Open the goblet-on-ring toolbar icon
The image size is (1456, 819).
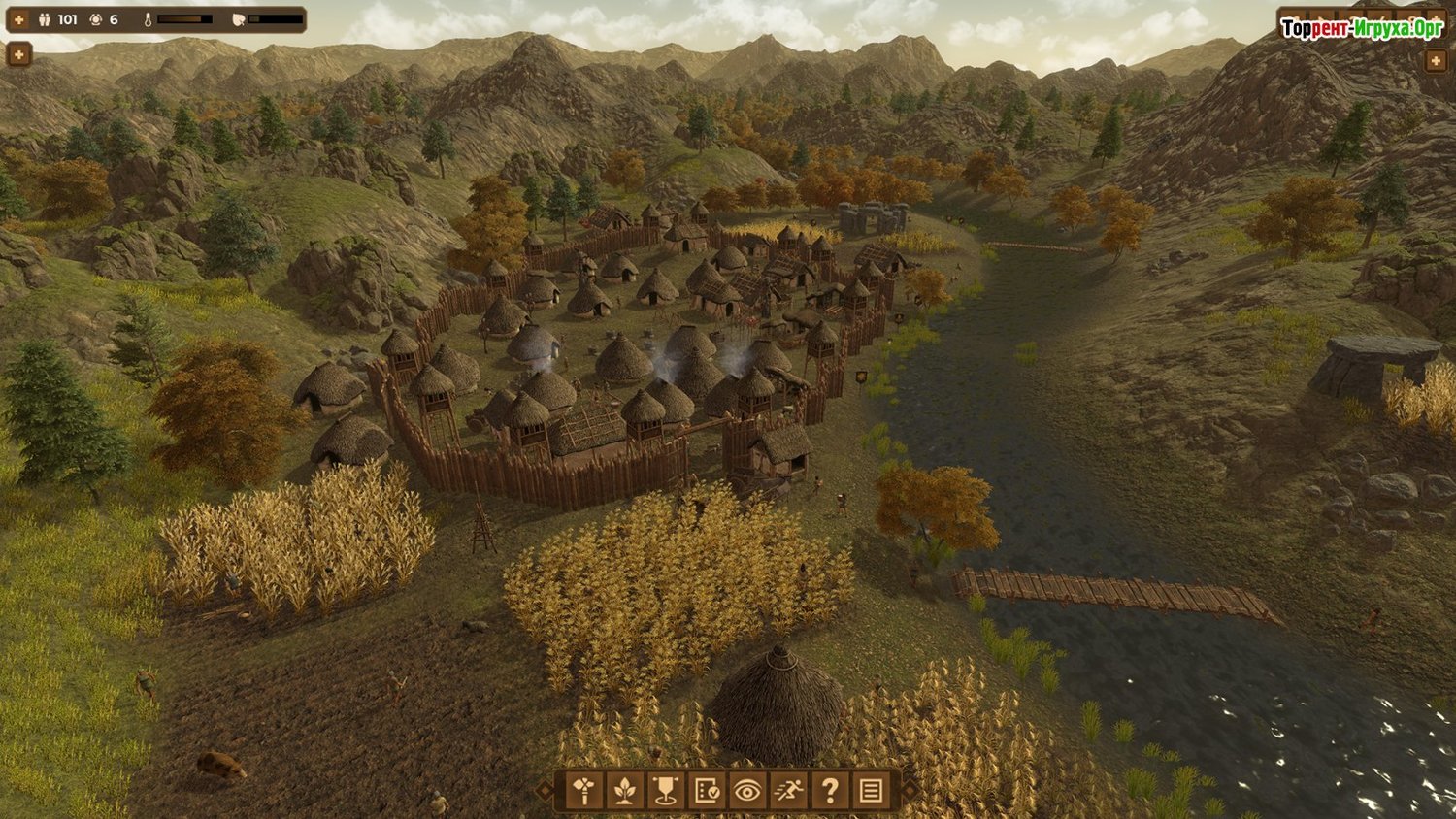tap(666, 791)
